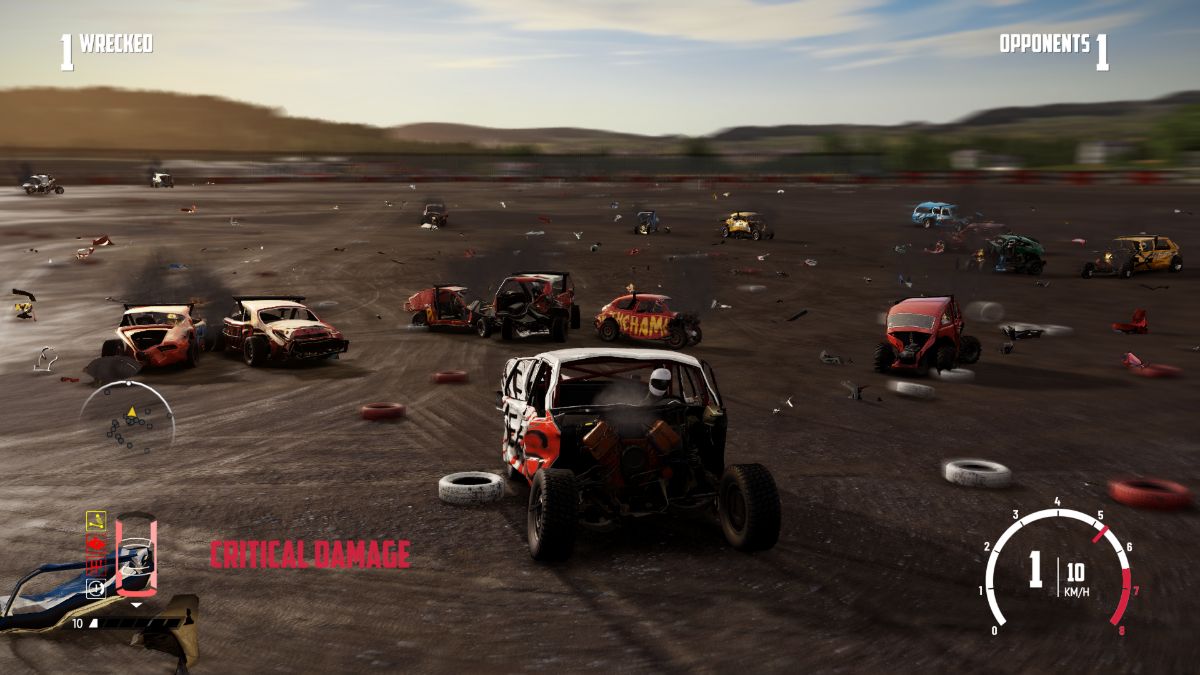Click the yellow suspension damage icon

(x=96, y=520)
